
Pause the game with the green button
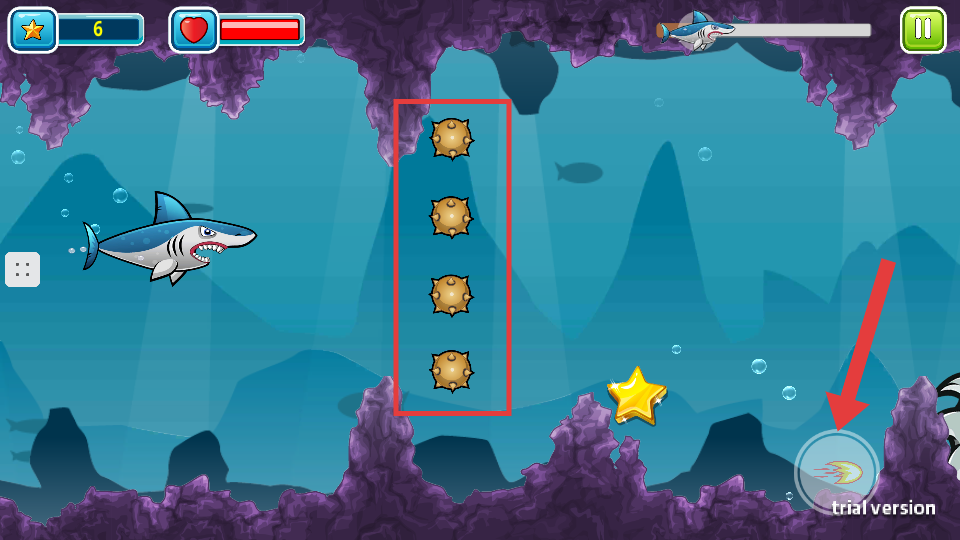click(x=922, y=29)
